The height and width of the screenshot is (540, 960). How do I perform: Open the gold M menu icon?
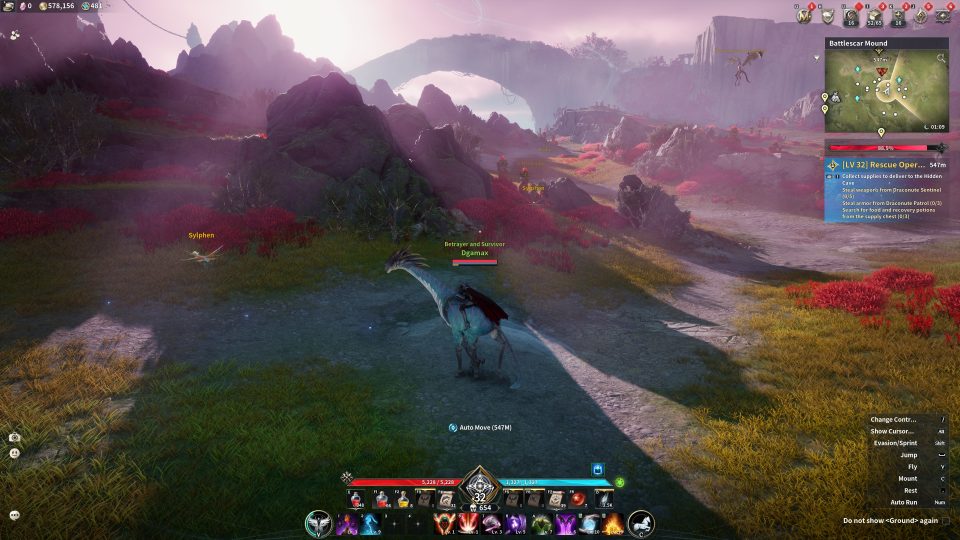(x=803, y=15)
